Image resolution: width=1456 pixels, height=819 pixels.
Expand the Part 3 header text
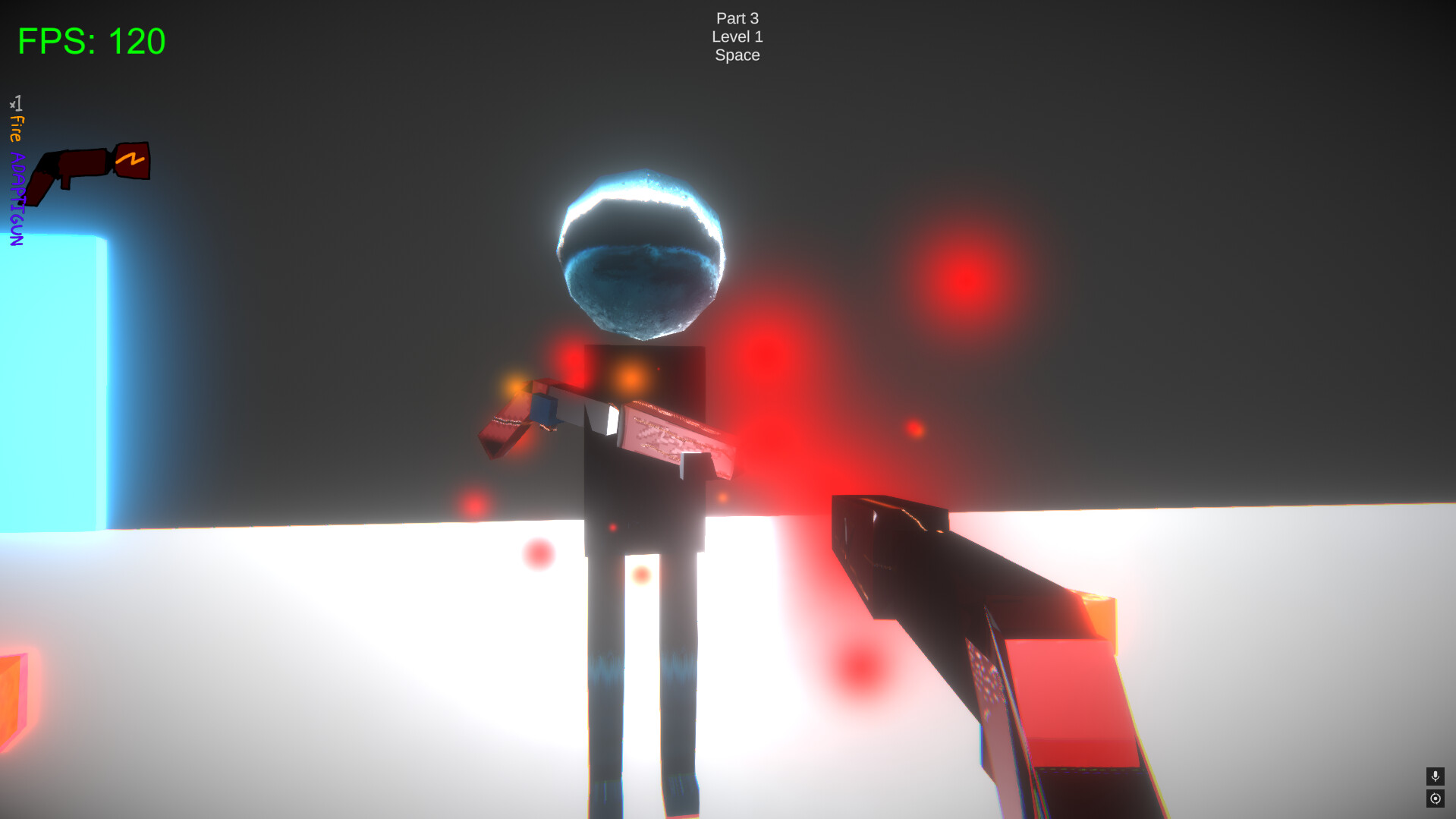(x=737, y=17)
